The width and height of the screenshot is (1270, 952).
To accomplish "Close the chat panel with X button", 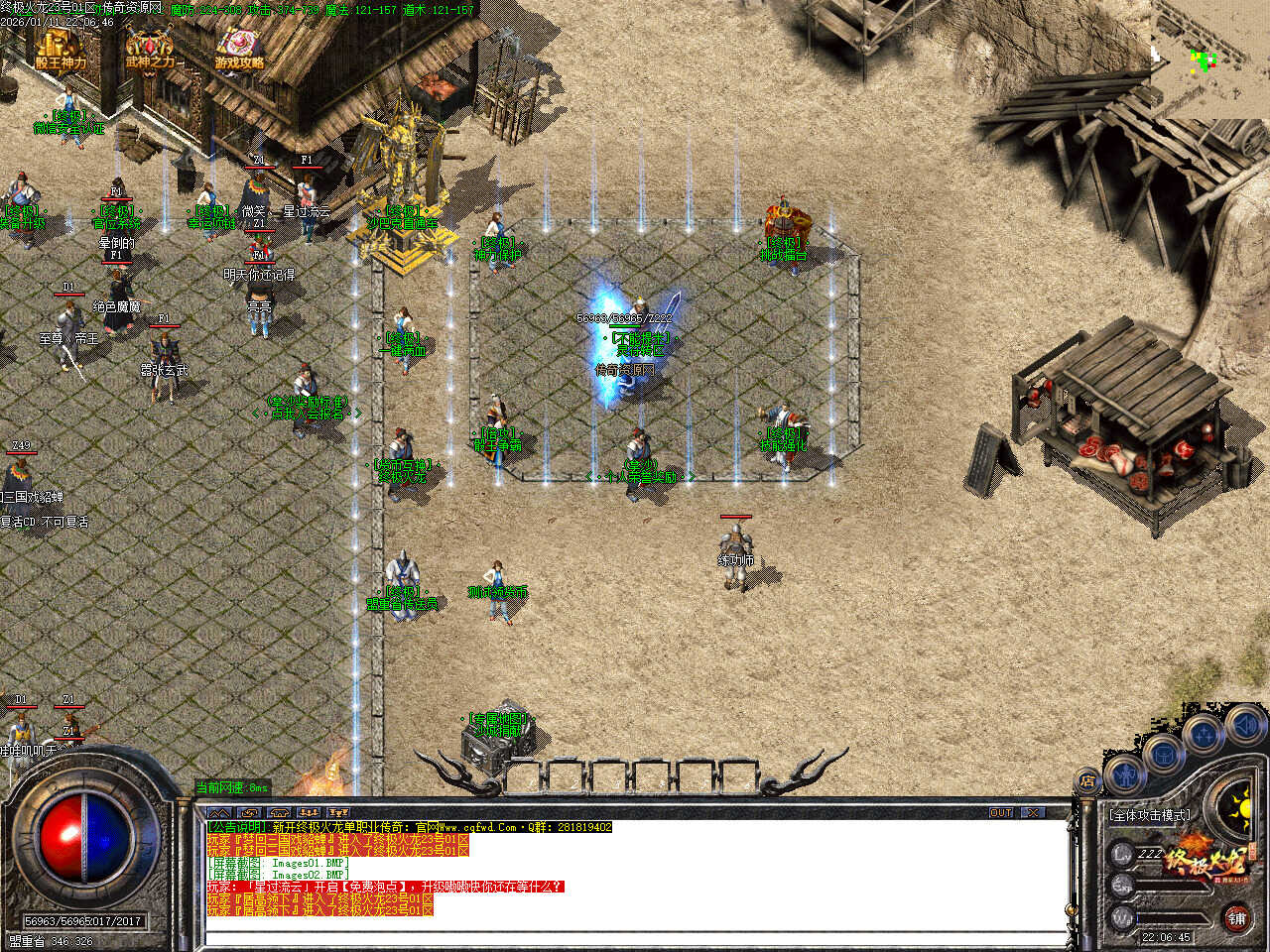I will (1034, 812).
